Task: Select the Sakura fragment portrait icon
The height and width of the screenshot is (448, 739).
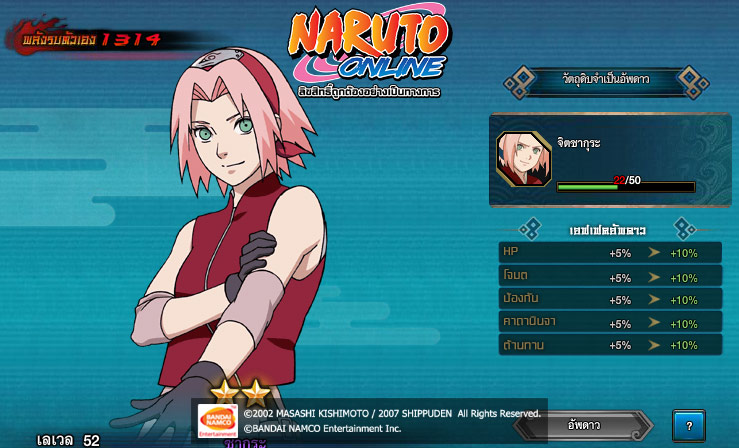Action: click(523, 159)
